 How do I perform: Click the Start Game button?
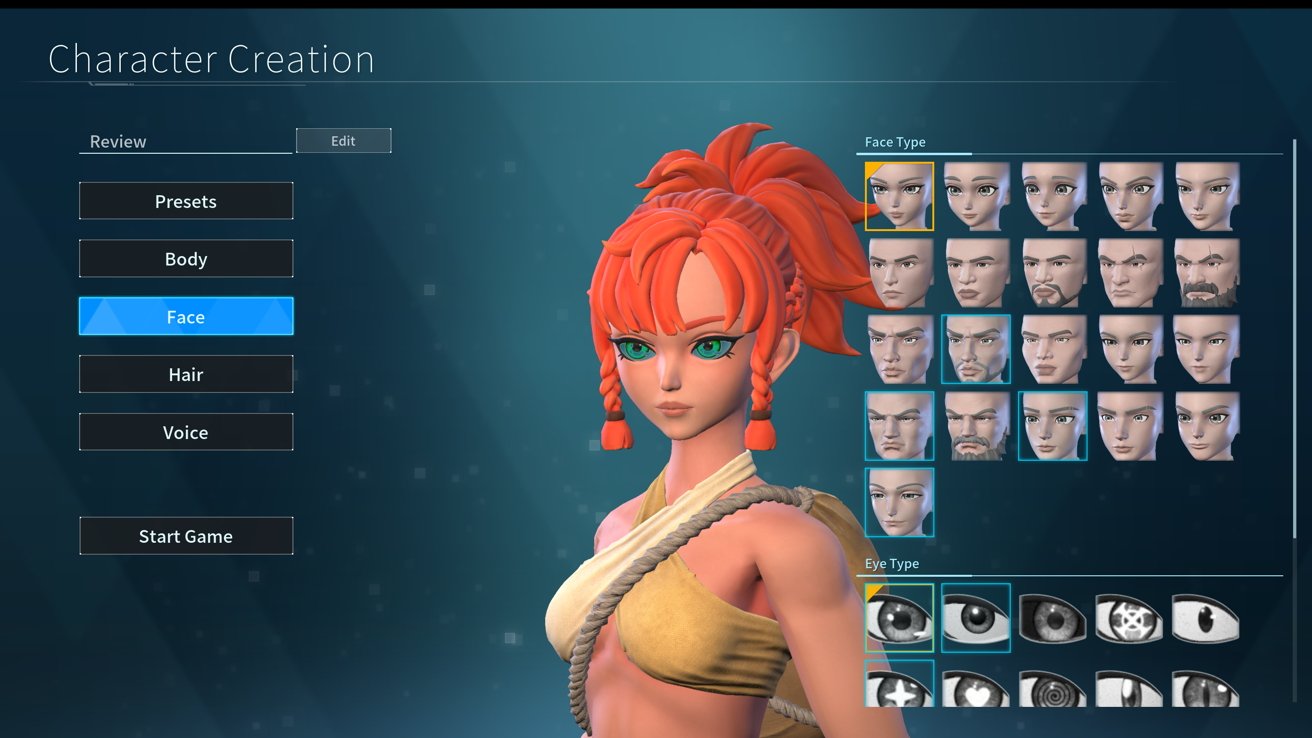[186, 536]
